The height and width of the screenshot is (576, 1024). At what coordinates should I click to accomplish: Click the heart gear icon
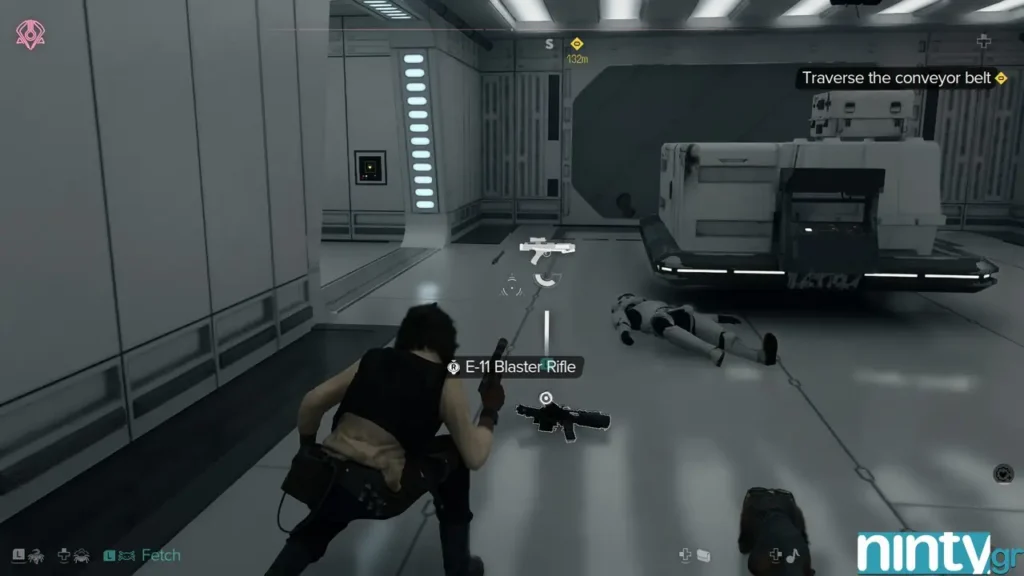pos(1003,473)
